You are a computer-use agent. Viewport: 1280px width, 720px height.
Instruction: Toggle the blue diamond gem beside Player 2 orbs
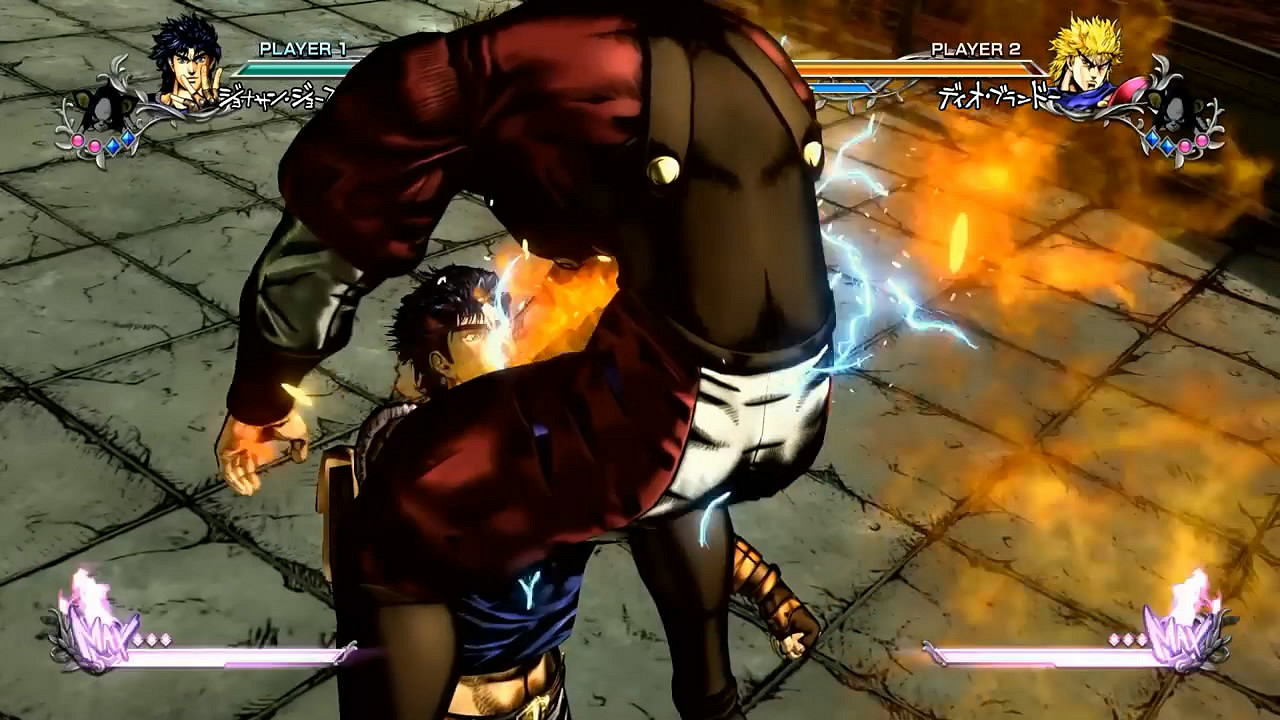(x=1152, y=139)
